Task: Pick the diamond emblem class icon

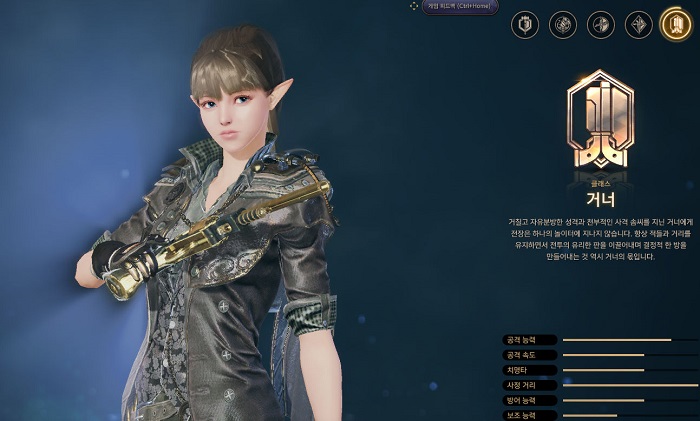Action: (x=639, y=25)
